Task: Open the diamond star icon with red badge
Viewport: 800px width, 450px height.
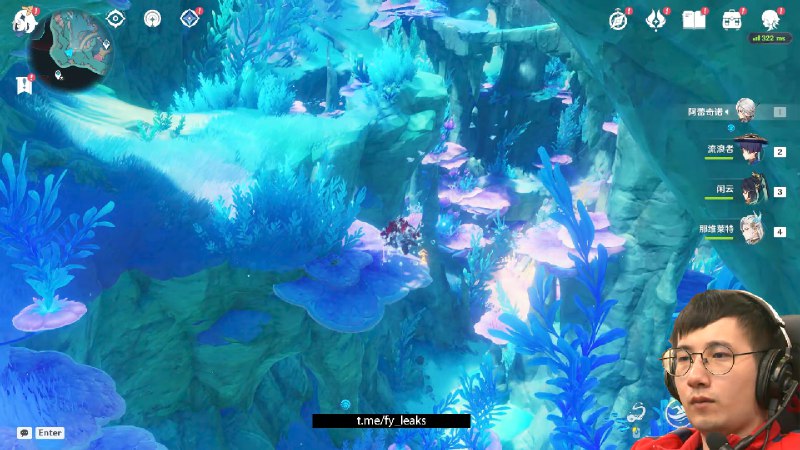Action: click(188, 18)
